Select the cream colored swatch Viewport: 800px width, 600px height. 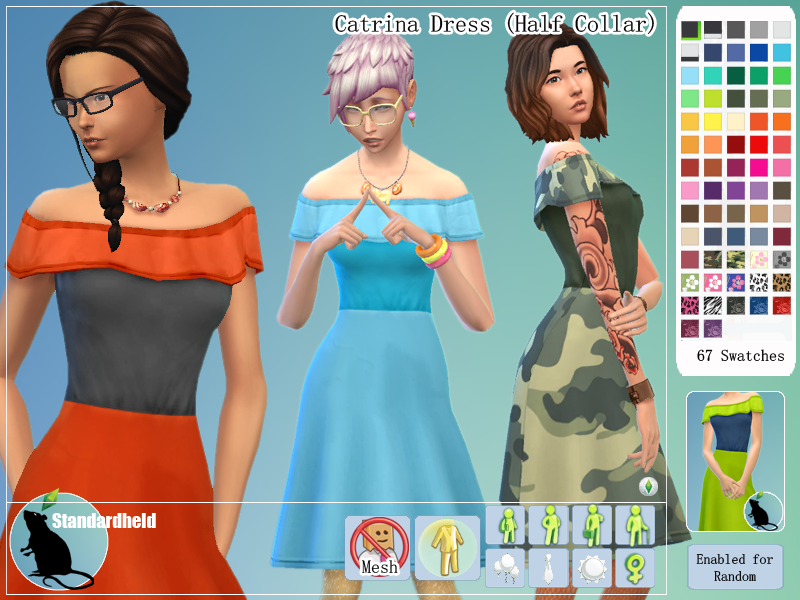pos(736,121)
